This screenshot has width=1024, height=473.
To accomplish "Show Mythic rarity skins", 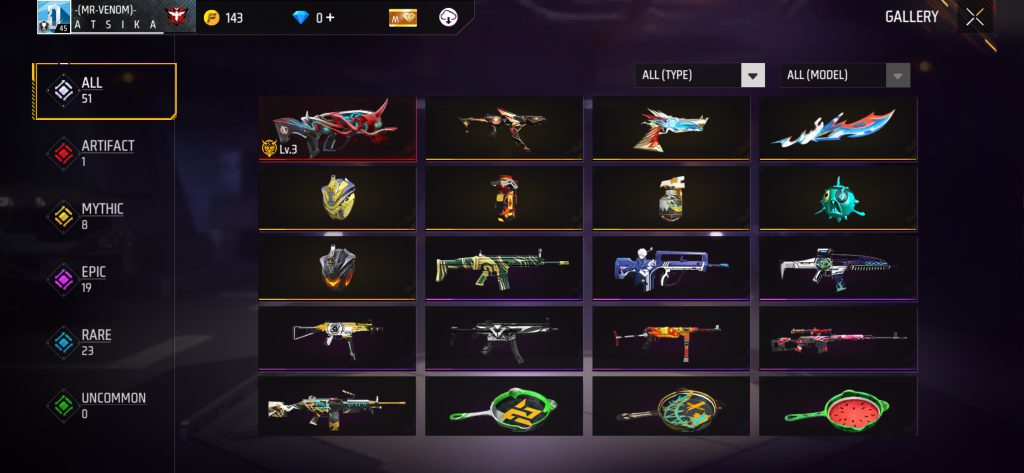I will 104,216.
